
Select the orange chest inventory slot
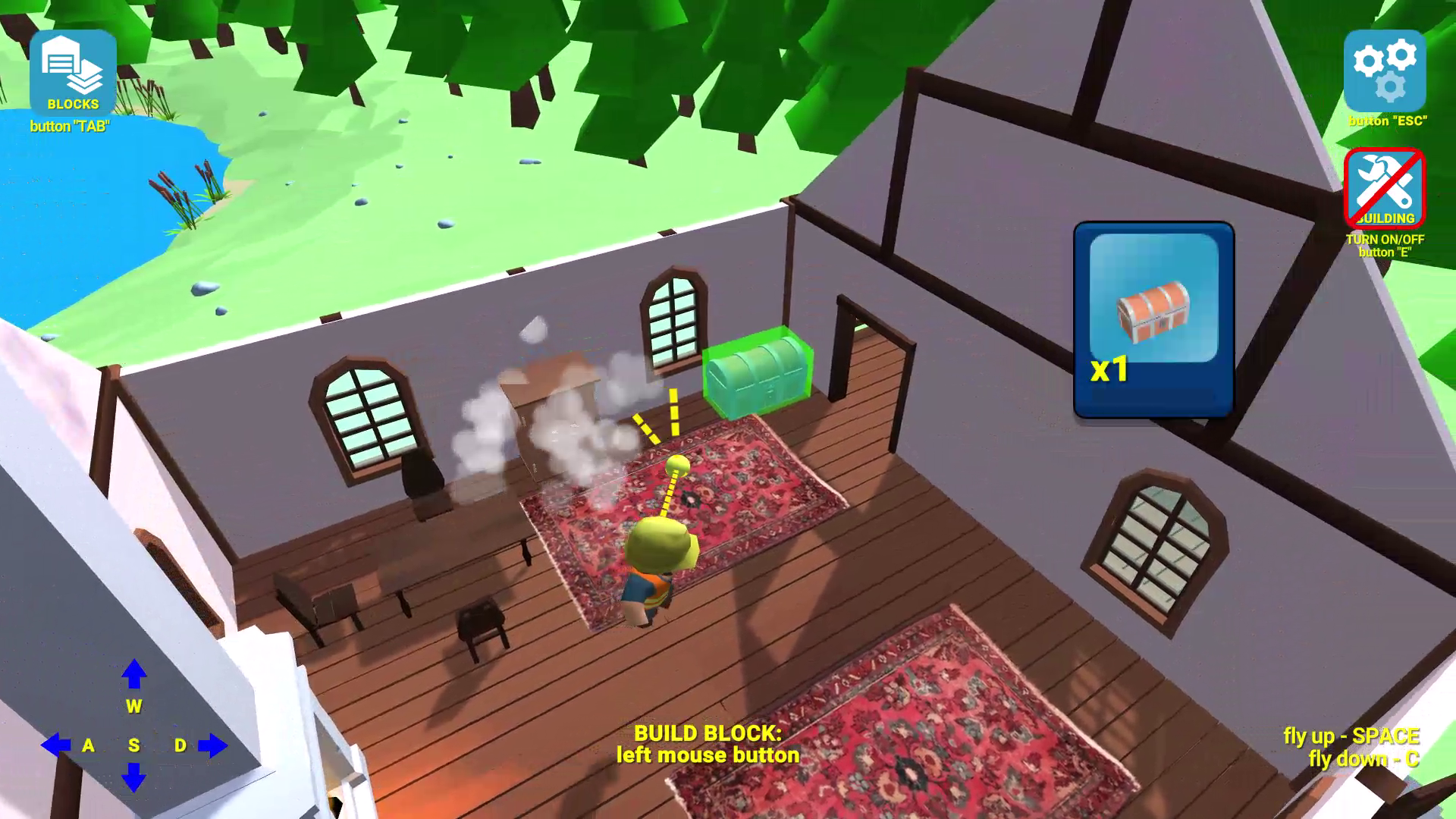click(1153, 318)
